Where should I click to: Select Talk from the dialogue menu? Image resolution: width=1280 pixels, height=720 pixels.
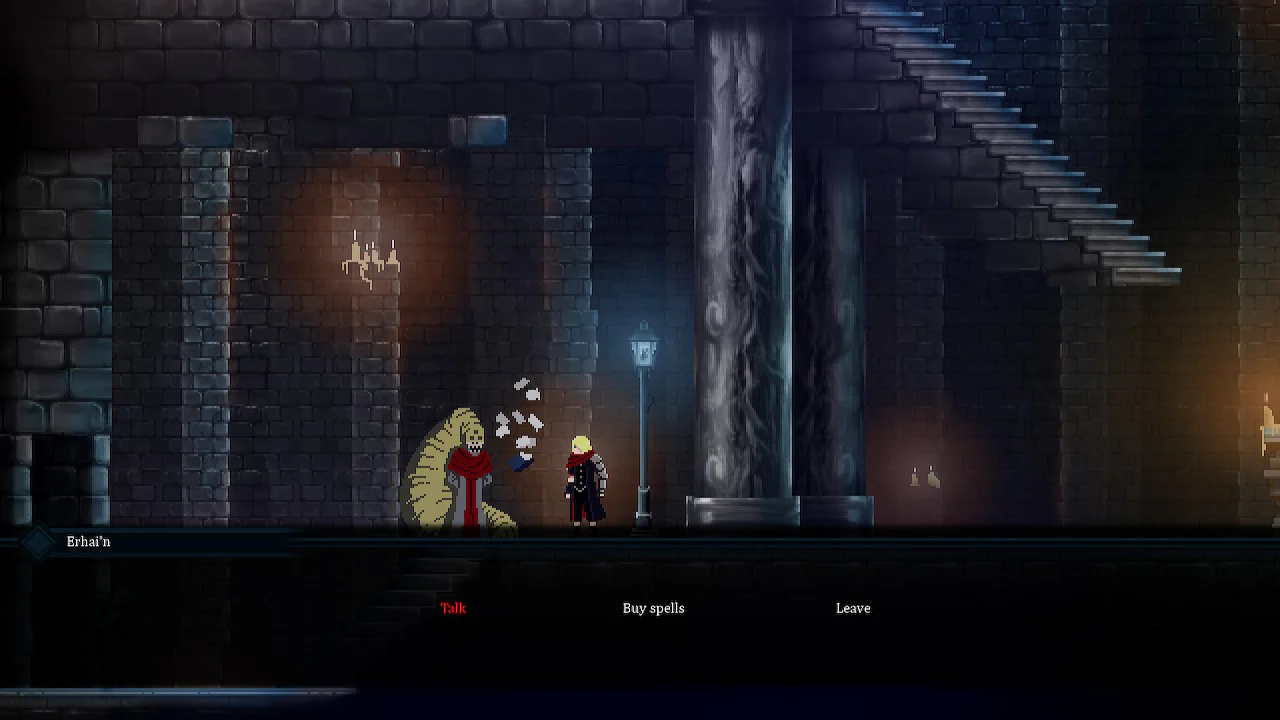click(452, 608)
